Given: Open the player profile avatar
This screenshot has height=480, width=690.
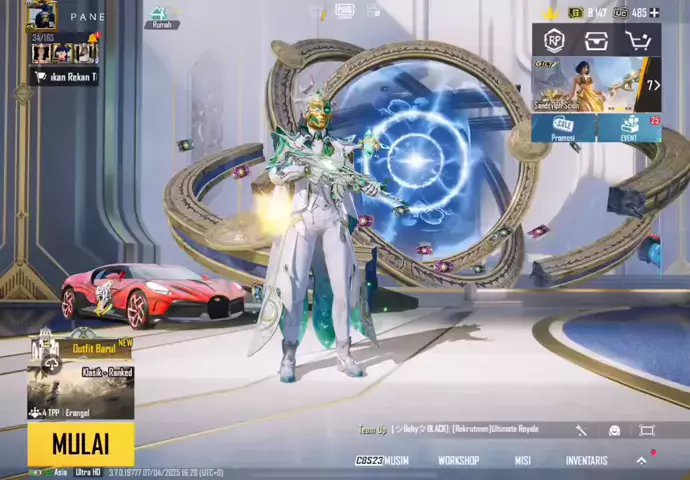Looking at the screenshot, I should click(42, 16).
